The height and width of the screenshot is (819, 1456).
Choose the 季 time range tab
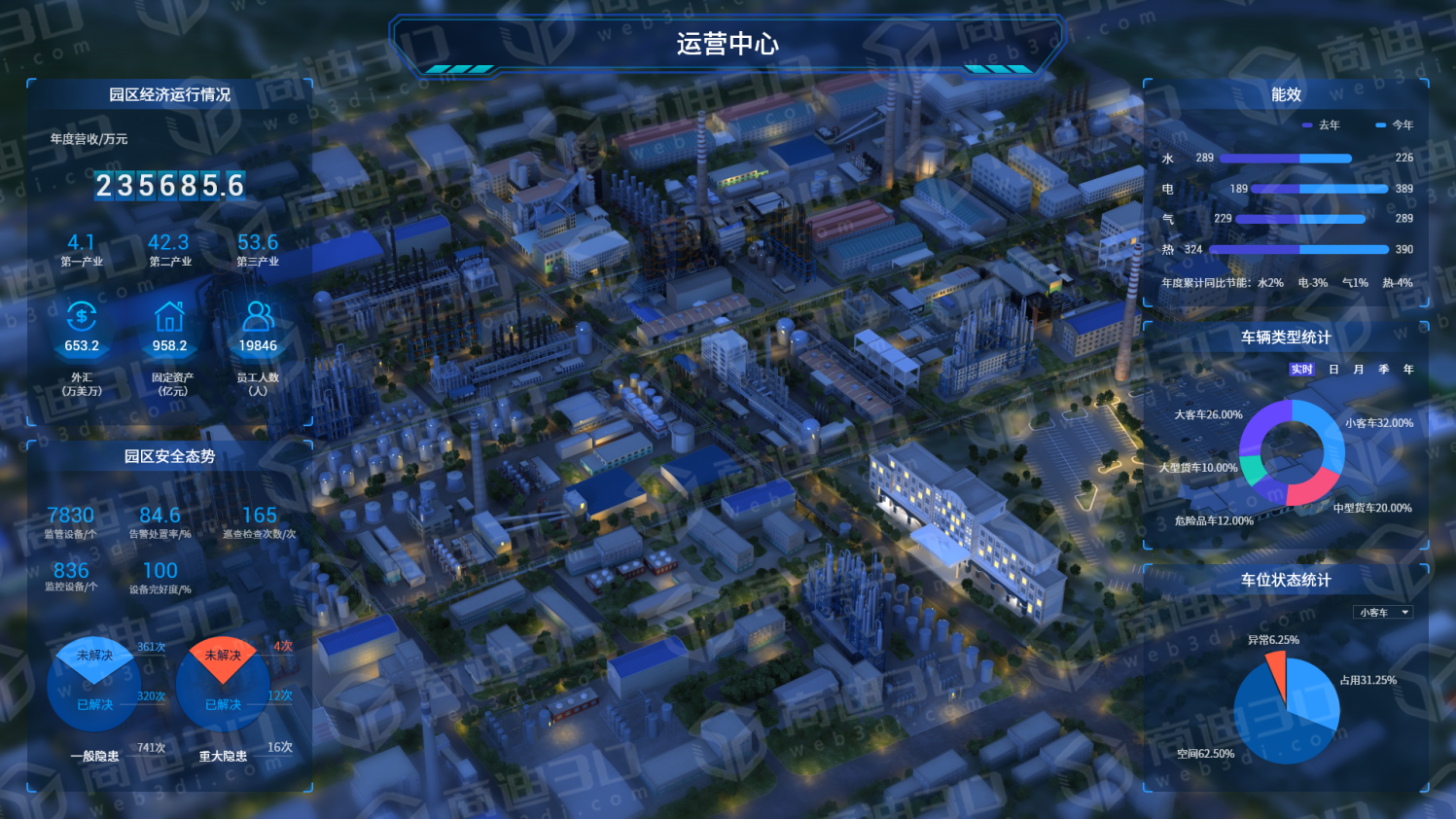(1384, 370)
